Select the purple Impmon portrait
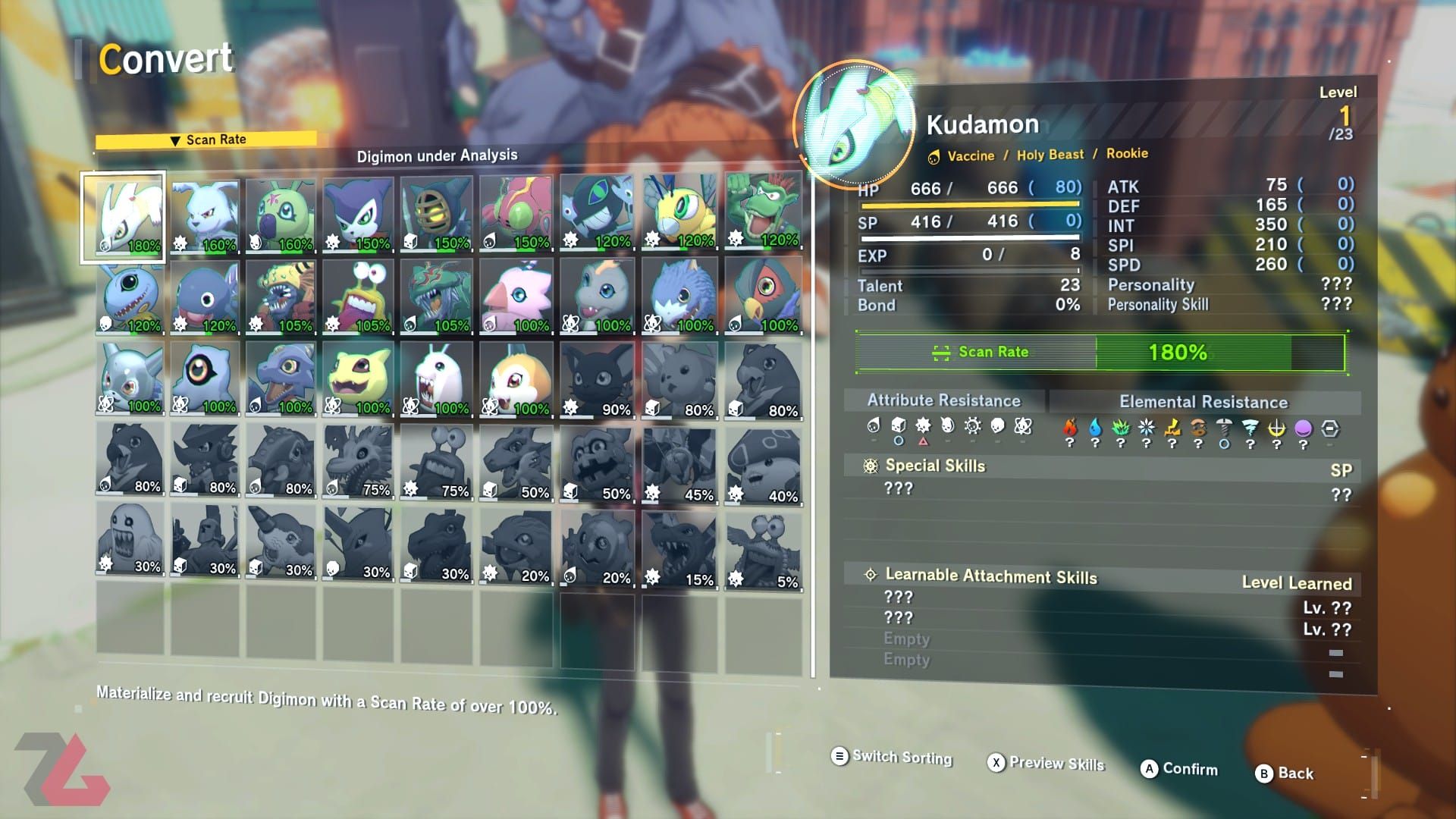Image resolution: width=1456 pixels, height=819 pixels. (358, 215)
